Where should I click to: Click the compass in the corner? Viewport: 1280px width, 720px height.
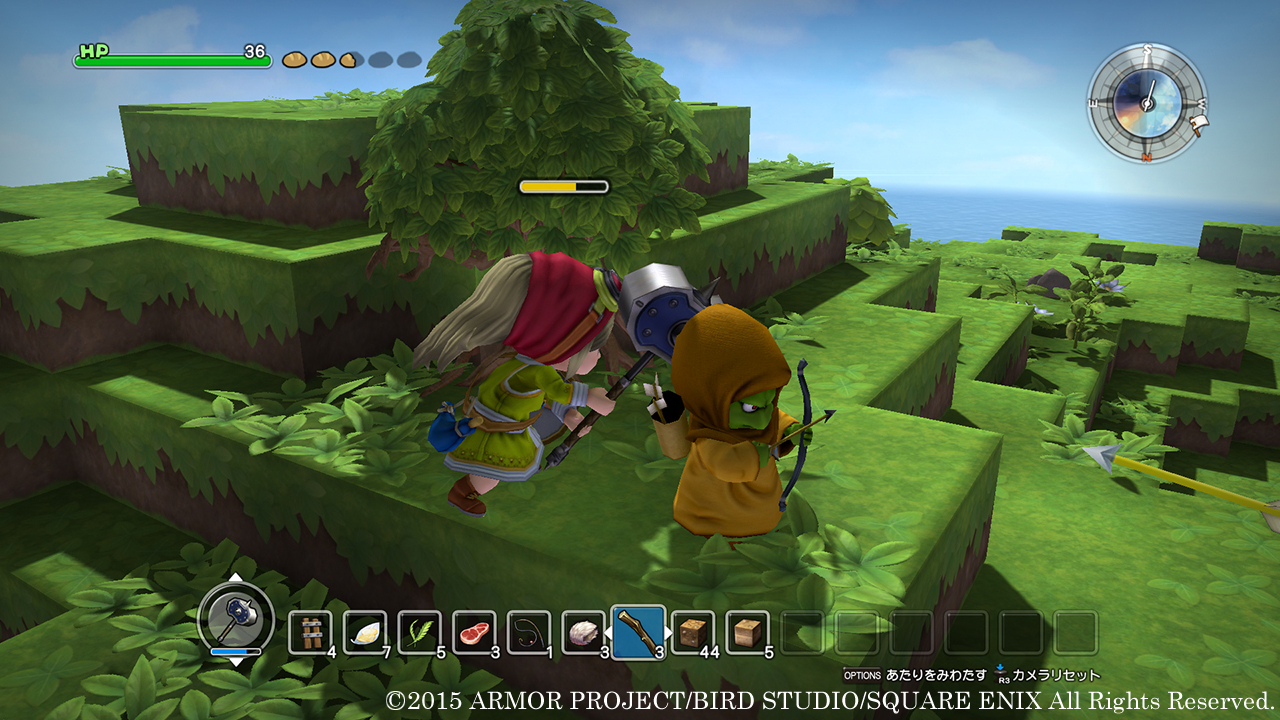1147,102
